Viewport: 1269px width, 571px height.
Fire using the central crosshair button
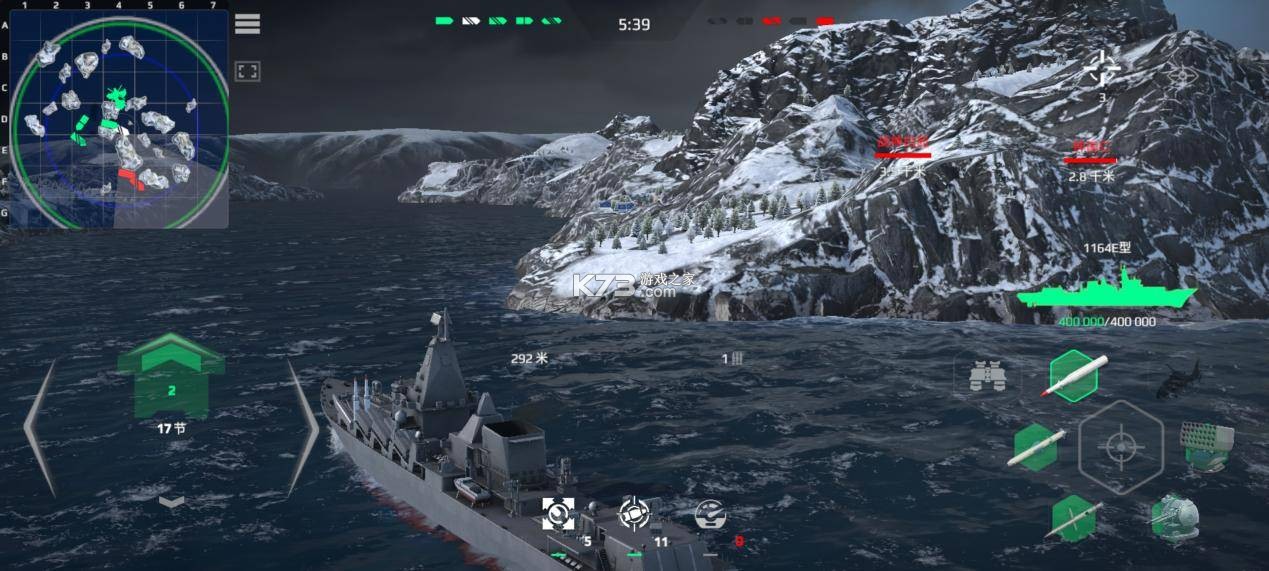1121,447
